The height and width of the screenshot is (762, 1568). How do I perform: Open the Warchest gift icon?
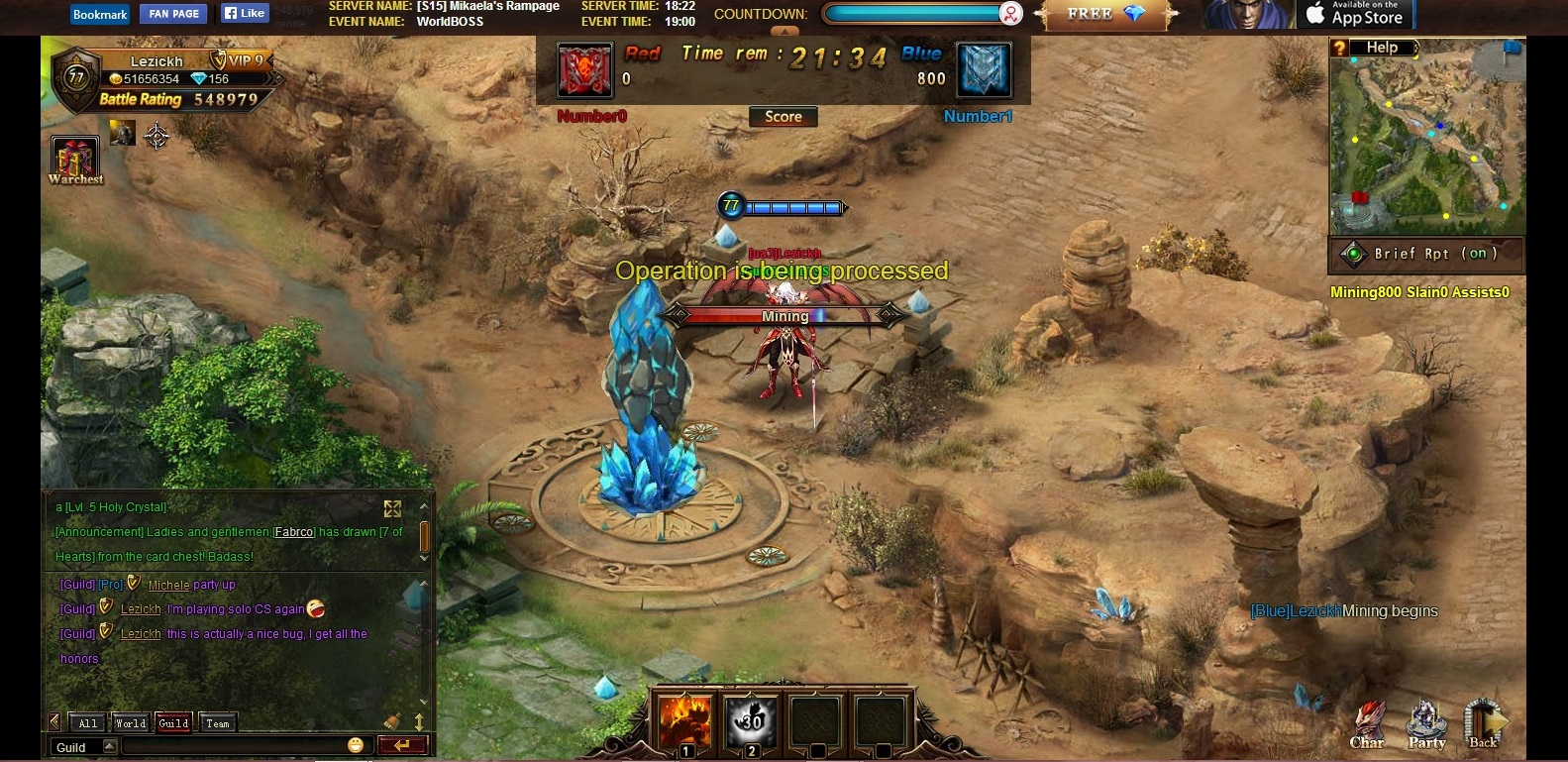[x=75, y=159]
